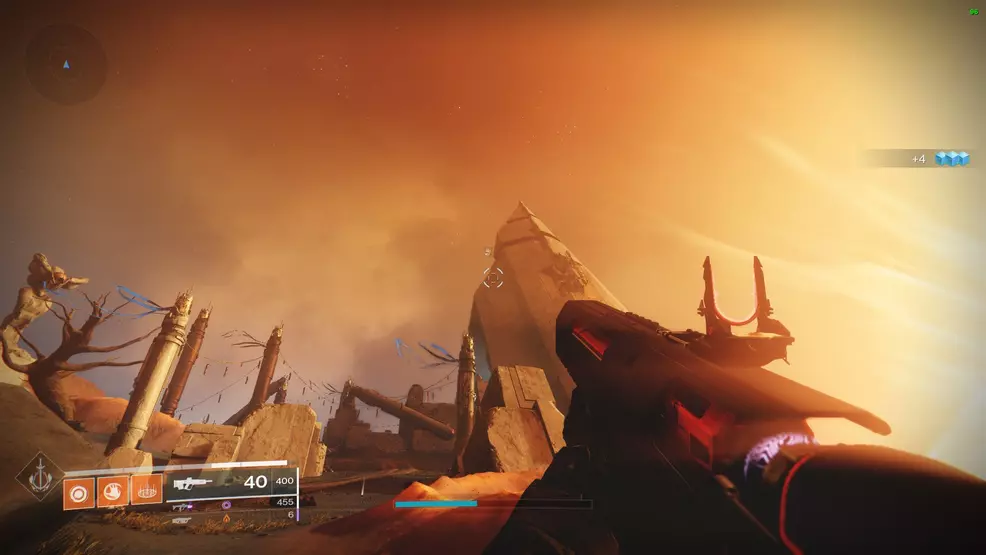
Task: Click the radar in the top-left corner
Action: click(x=66, y=65)
